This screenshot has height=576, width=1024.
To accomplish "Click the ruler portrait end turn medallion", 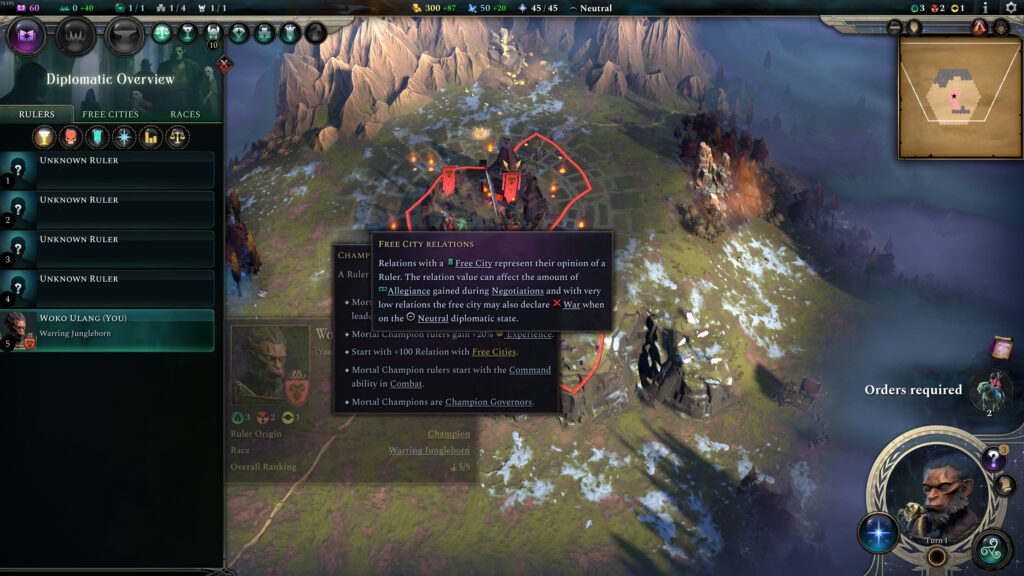I will [935, 497].
